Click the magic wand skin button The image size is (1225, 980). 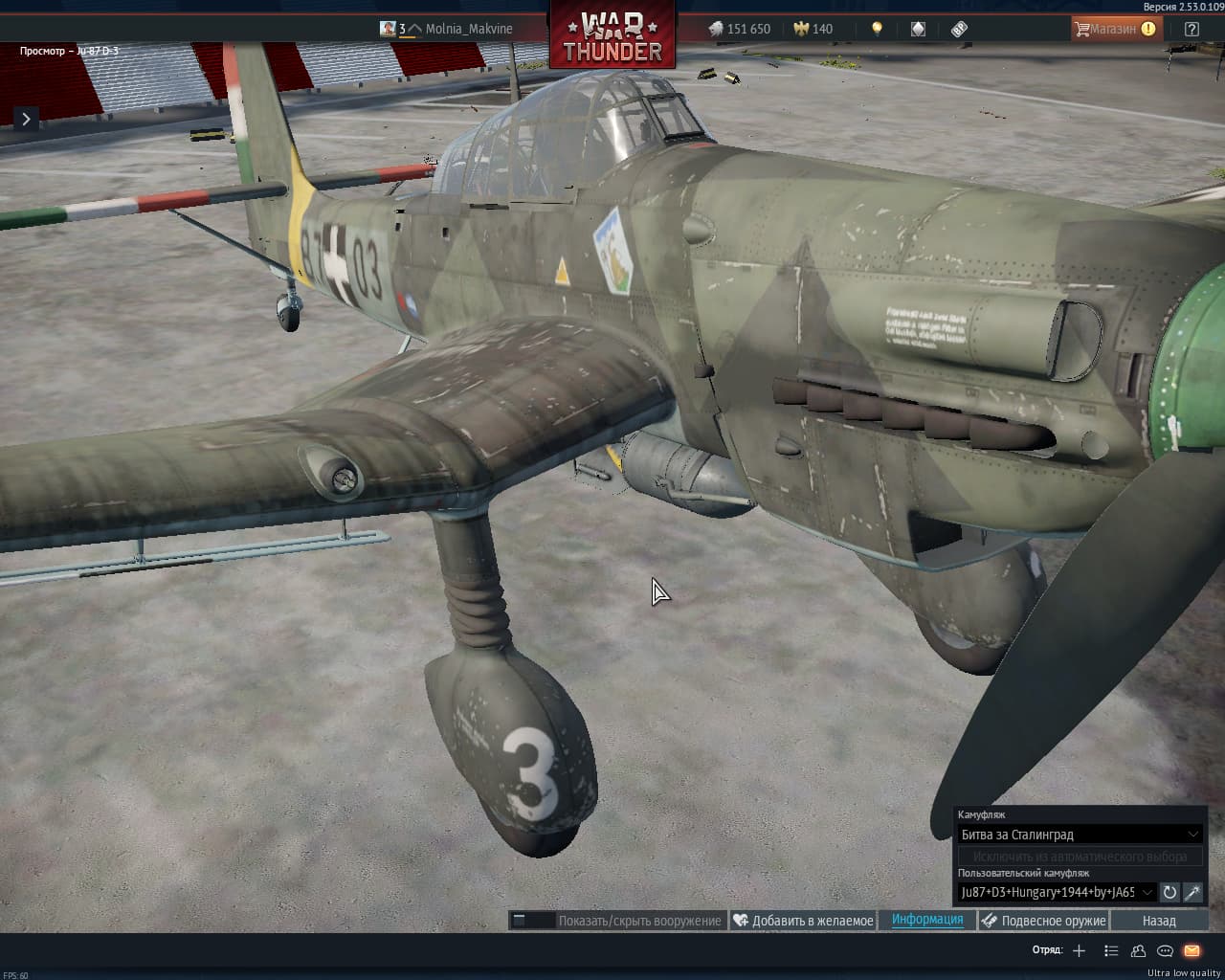[x=1192, y=892]
